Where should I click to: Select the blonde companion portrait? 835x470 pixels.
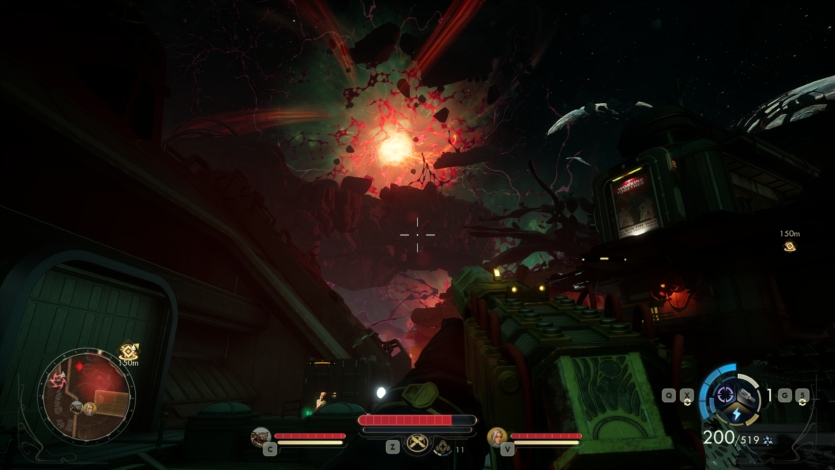tap(496, 436)
